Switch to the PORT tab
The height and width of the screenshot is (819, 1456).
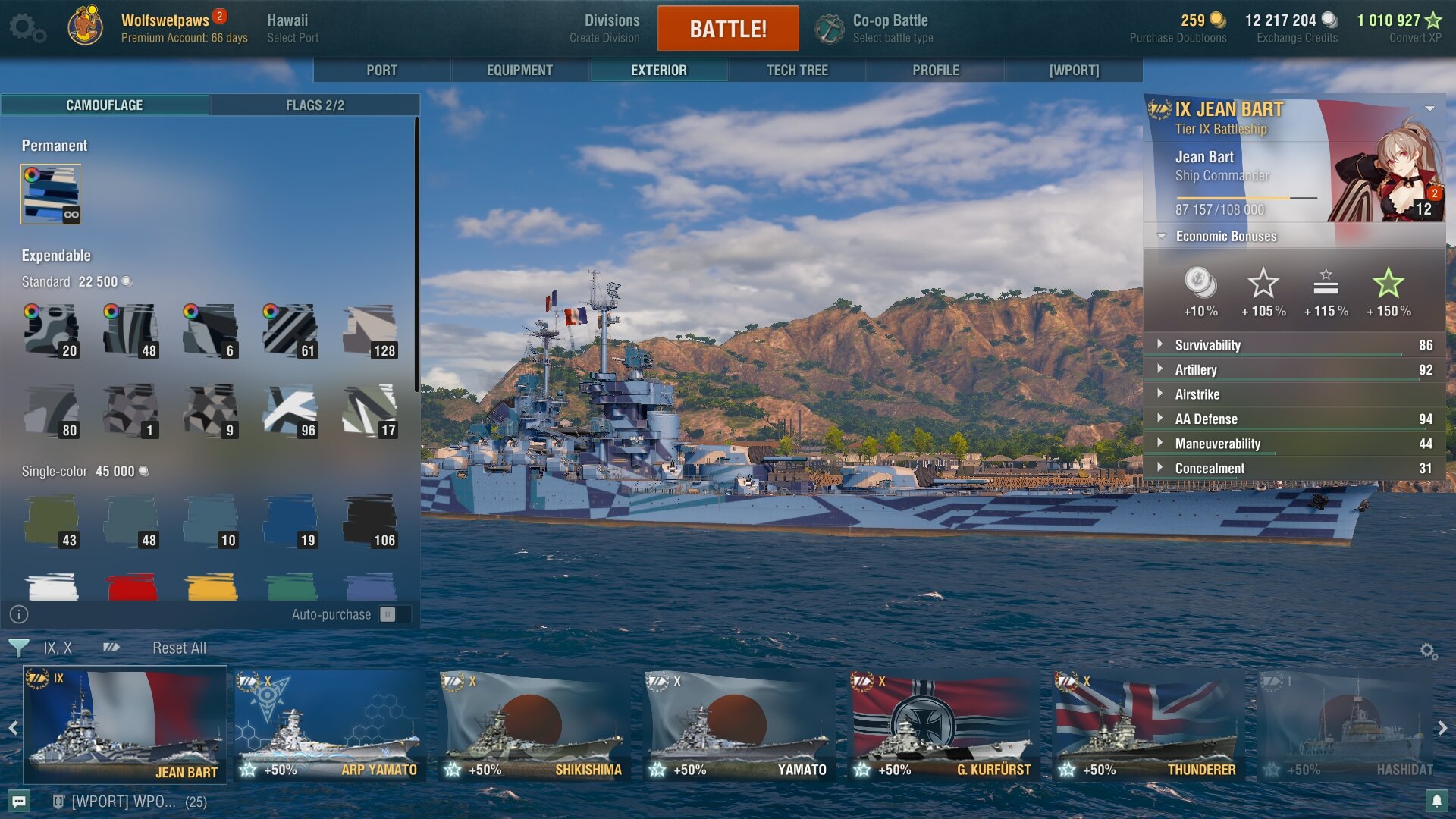pos(381,70)
